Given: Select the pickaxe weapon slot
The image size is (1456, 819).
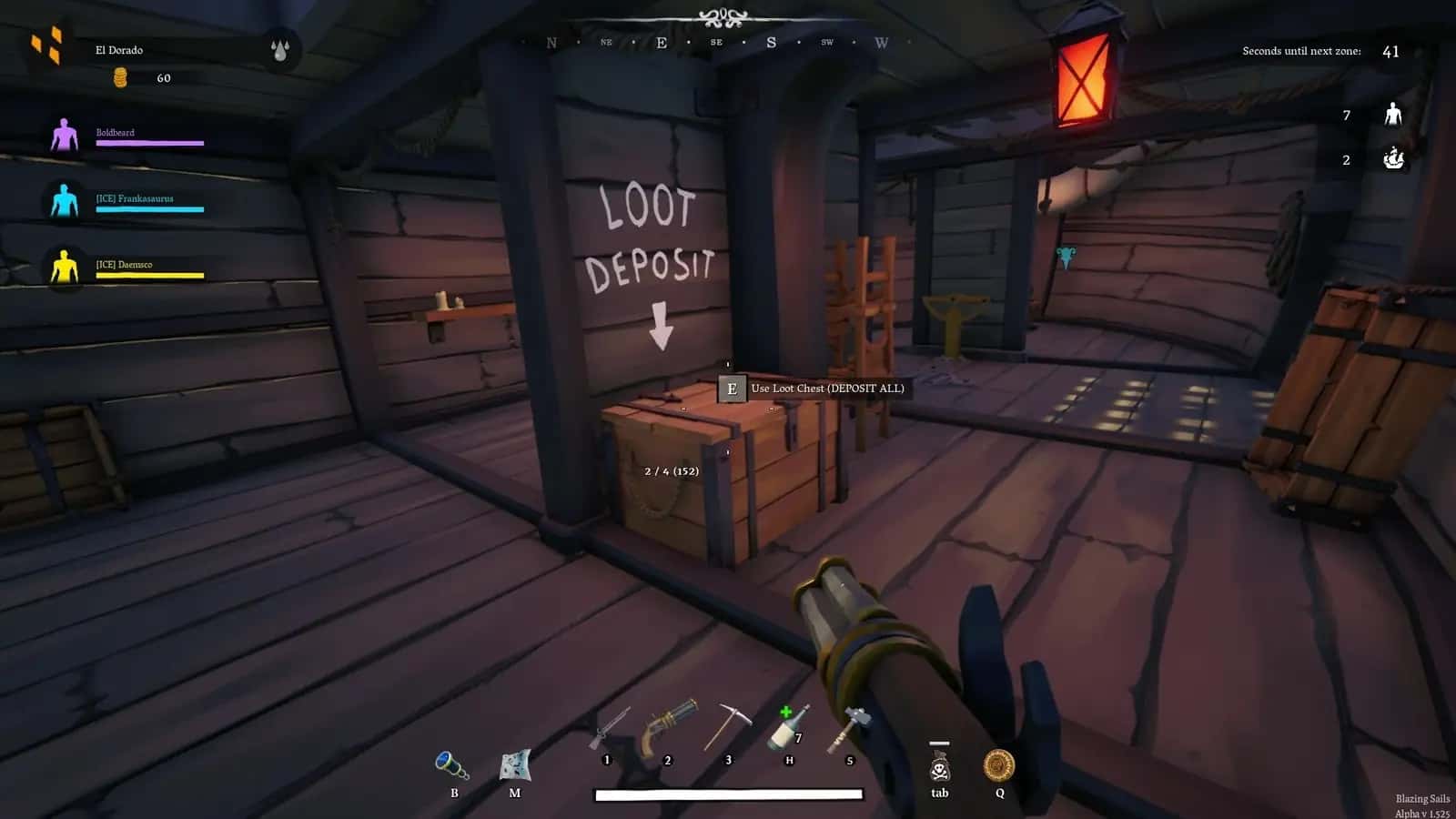Looking at the screenshot, I should tap(728, 727).
